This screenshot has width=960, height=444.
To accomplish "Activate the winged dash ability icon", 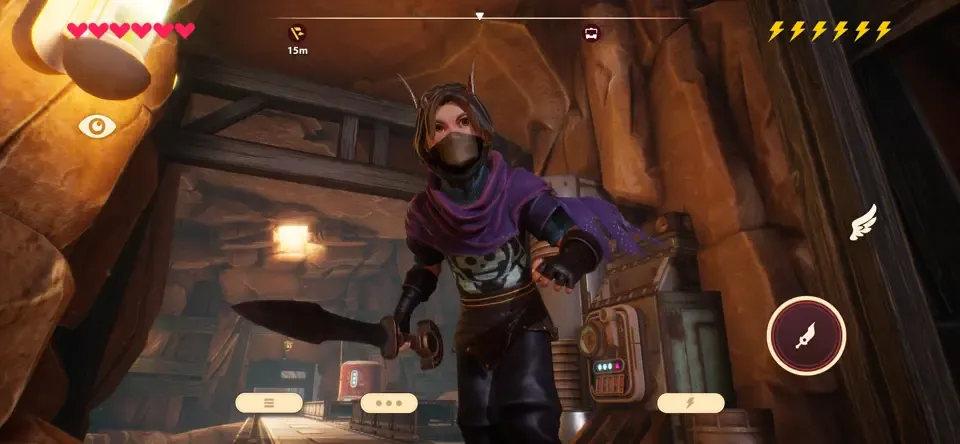I will [x=862, y=223].
